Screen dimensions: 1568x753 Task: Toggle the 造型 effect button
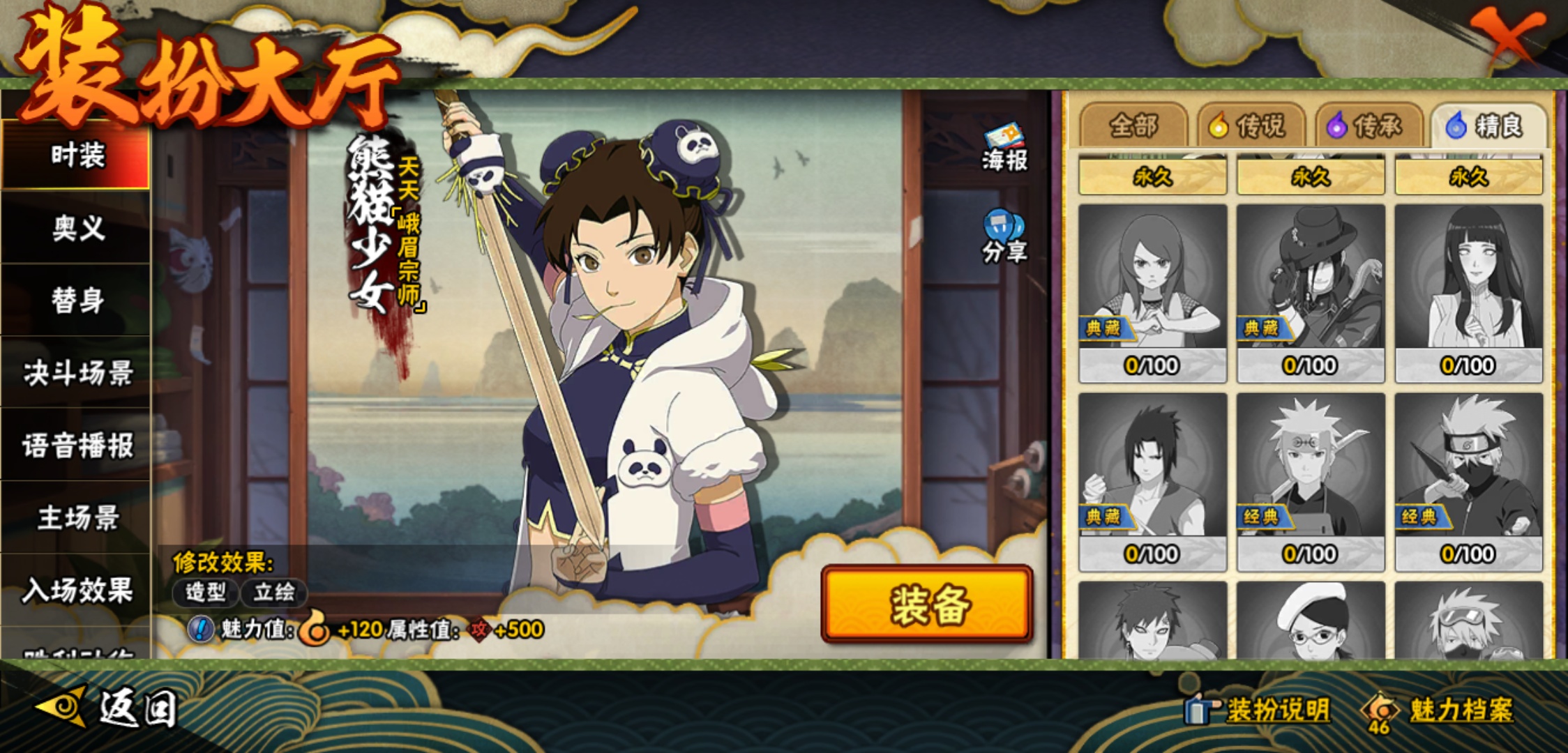206,593
